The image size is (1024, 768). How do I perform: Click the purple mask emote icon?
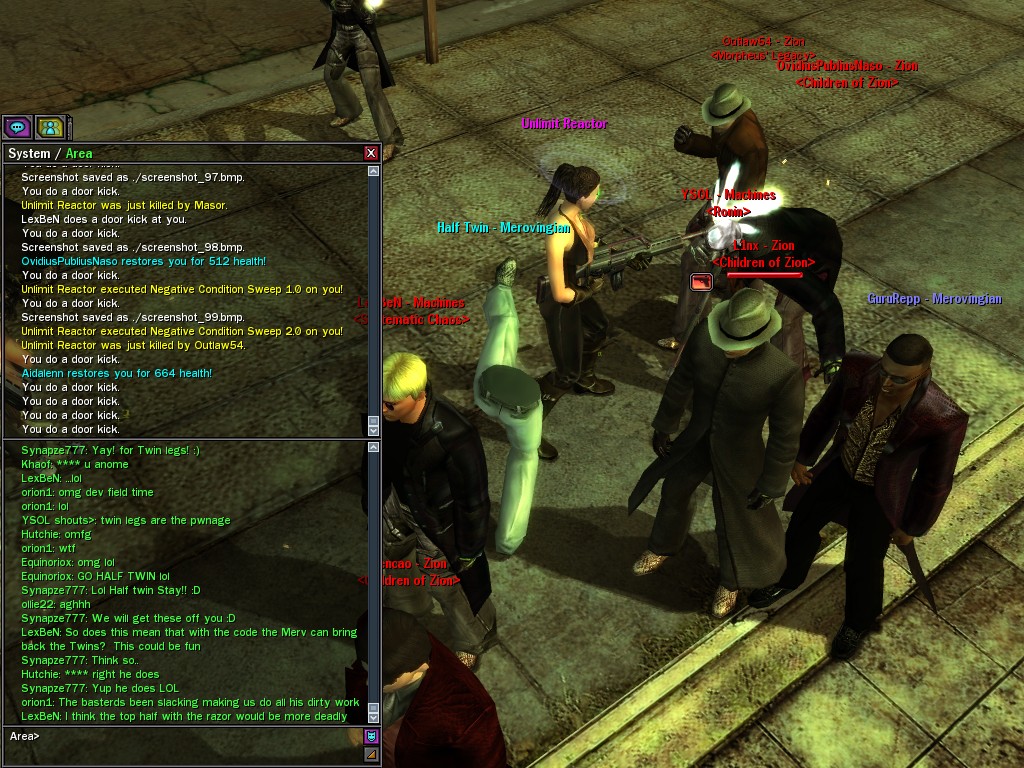371,736
